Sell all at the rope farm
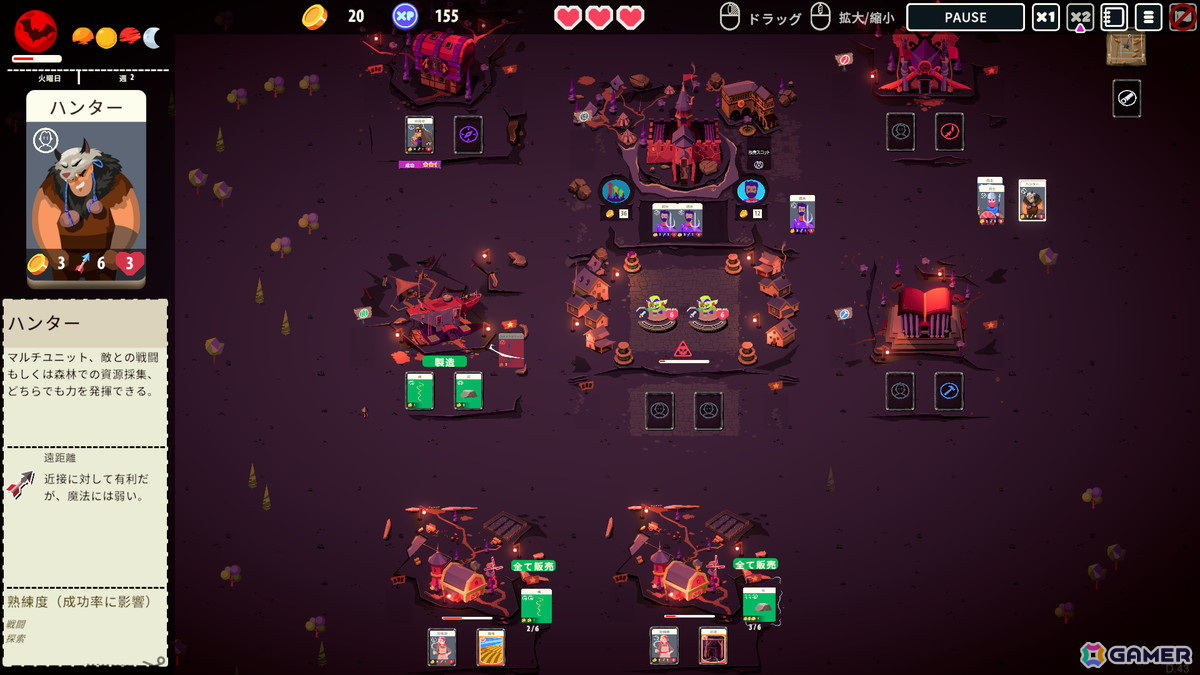This screenshot has height=675, width=1200. coord(533,566)
